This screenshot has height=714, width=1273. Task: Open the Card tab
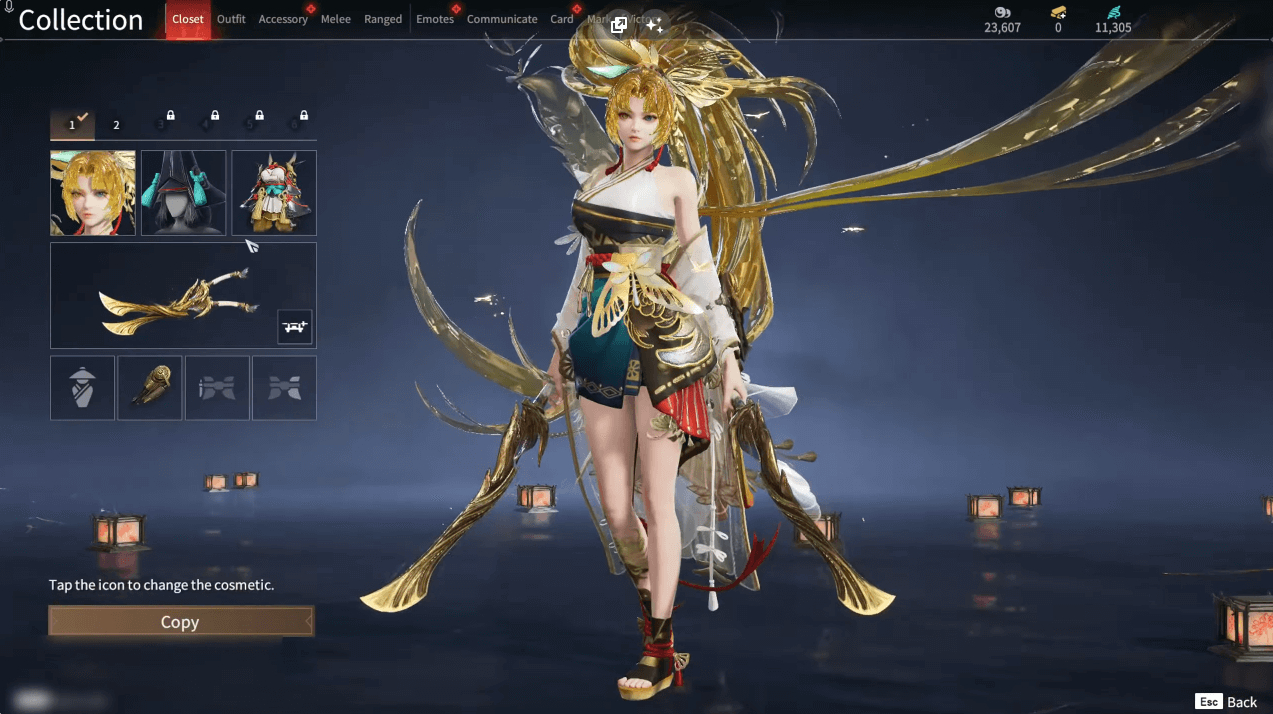click(562, 19)
